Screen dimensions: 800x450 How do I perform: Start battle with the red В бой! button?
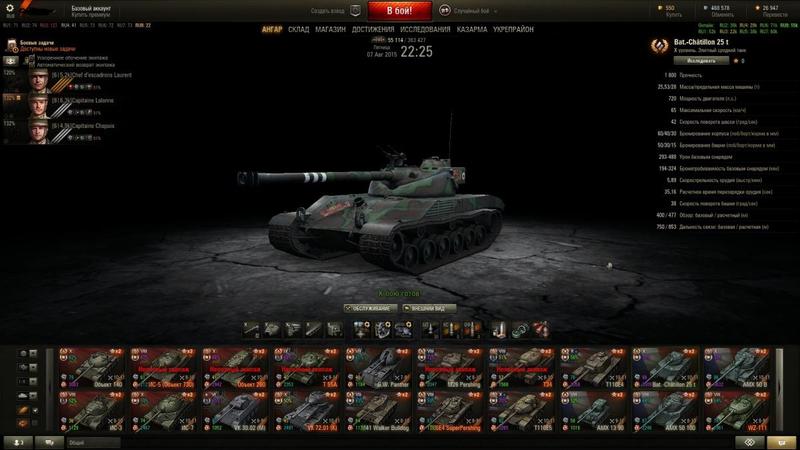pyautogui.click(x=400, y=11)
